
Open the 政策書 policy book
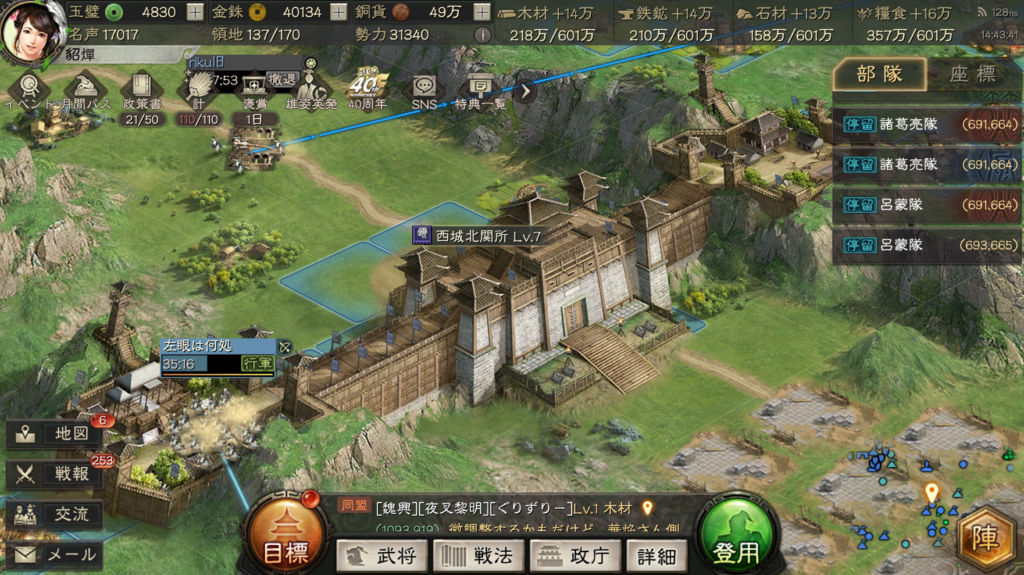coord(140,90)
